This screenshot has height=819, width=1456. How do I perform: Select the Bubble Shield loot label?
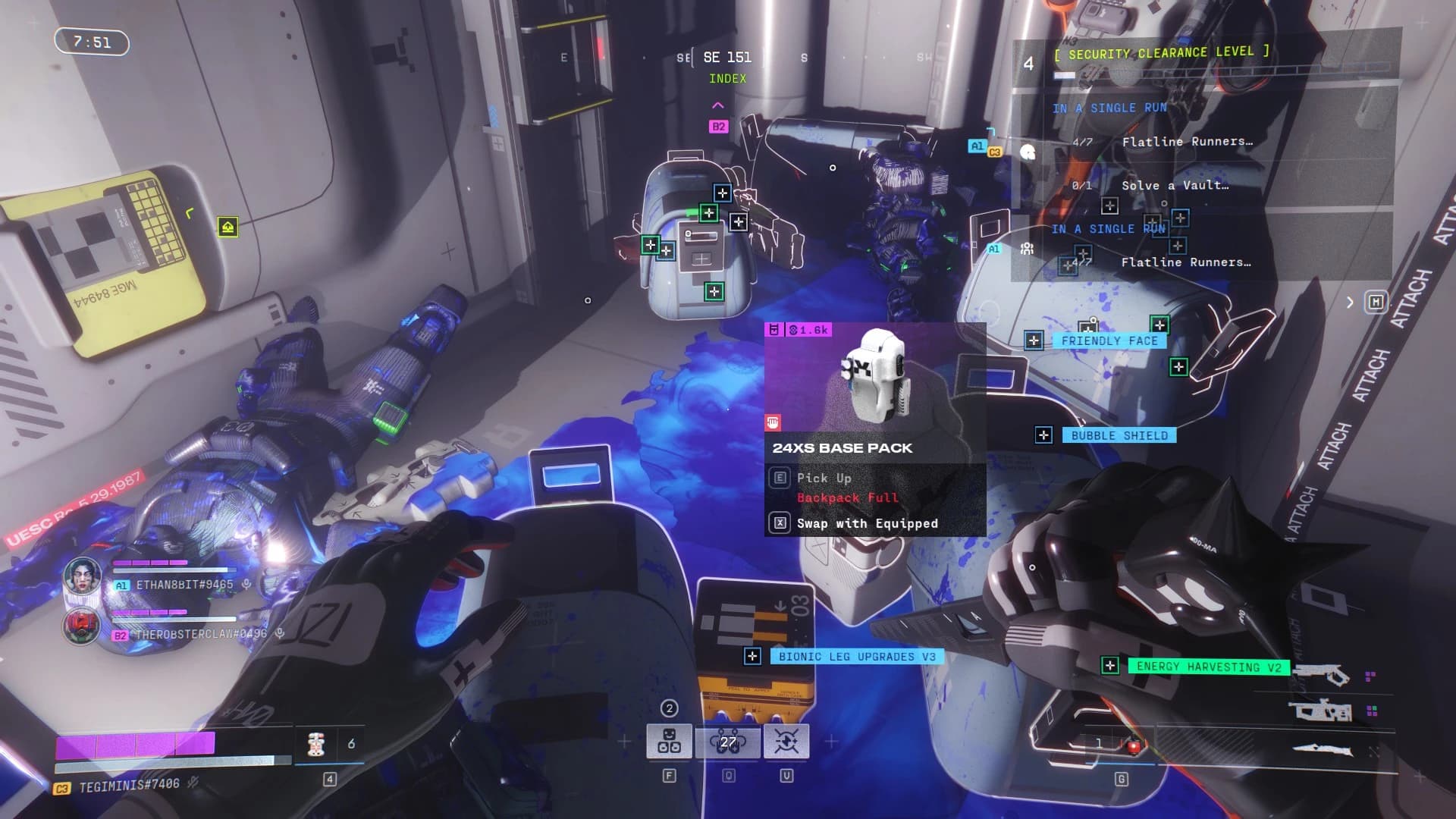click(x=1119, y=435)
